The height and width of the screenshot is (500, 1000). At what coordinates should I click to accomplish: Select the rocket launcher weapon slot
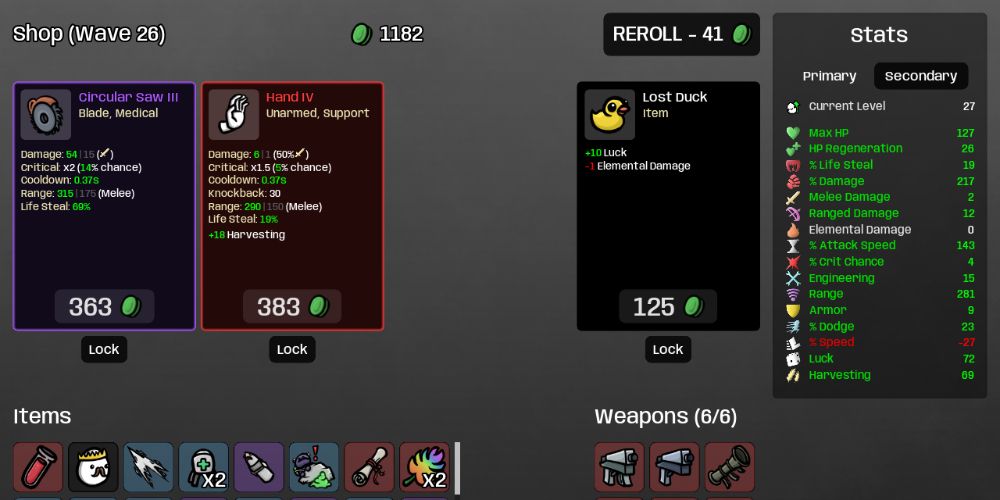(730, 467)
